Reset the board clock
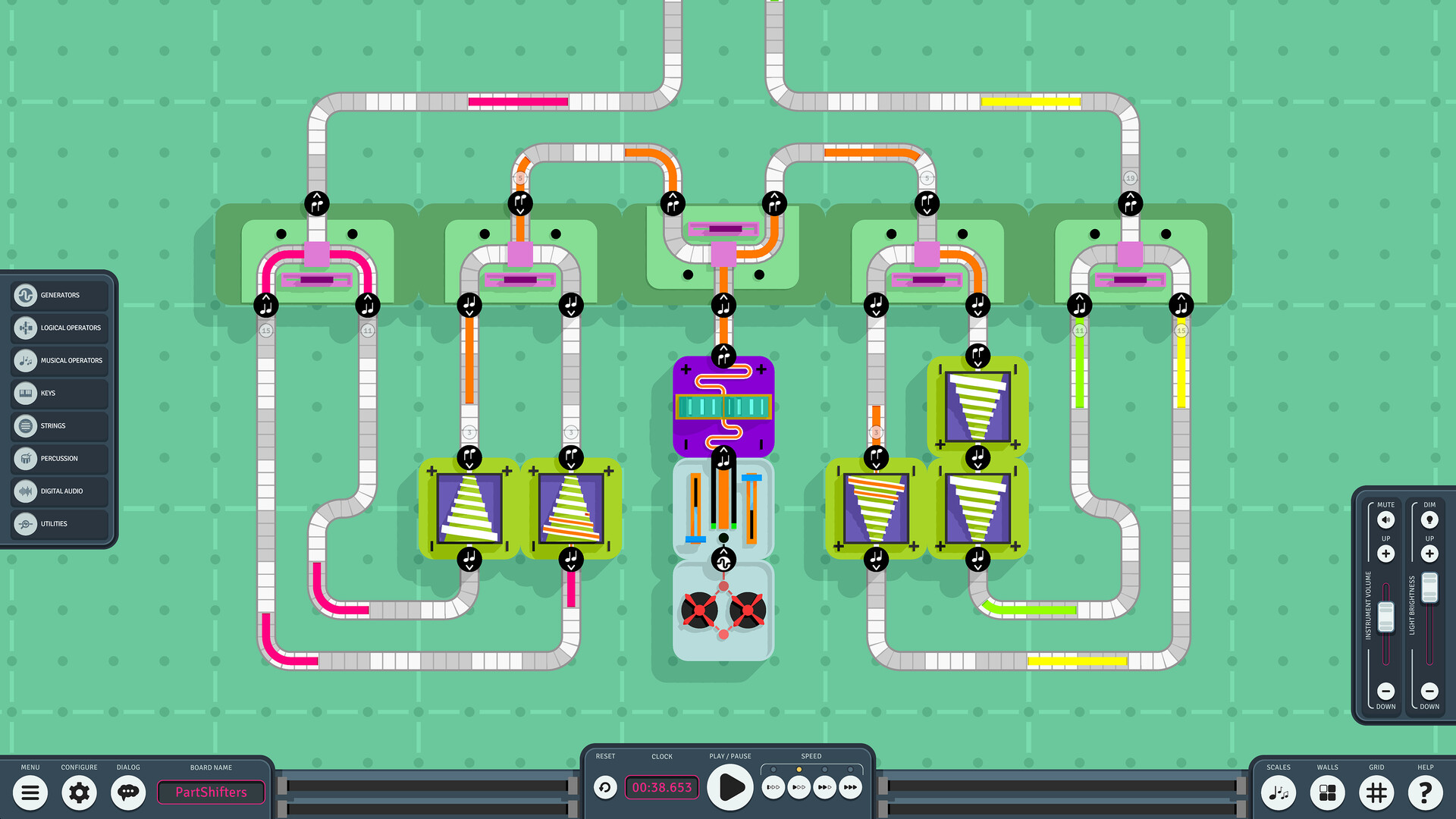The height and width of the screenshot is (819, 1456). point(604,787)
